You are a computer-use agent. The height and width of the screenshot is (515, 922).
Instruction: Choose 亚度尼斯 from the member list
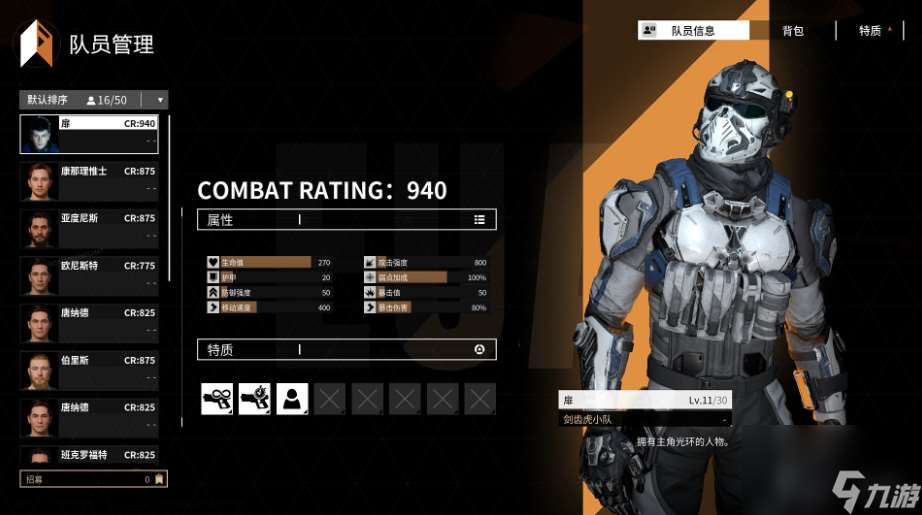89,228
